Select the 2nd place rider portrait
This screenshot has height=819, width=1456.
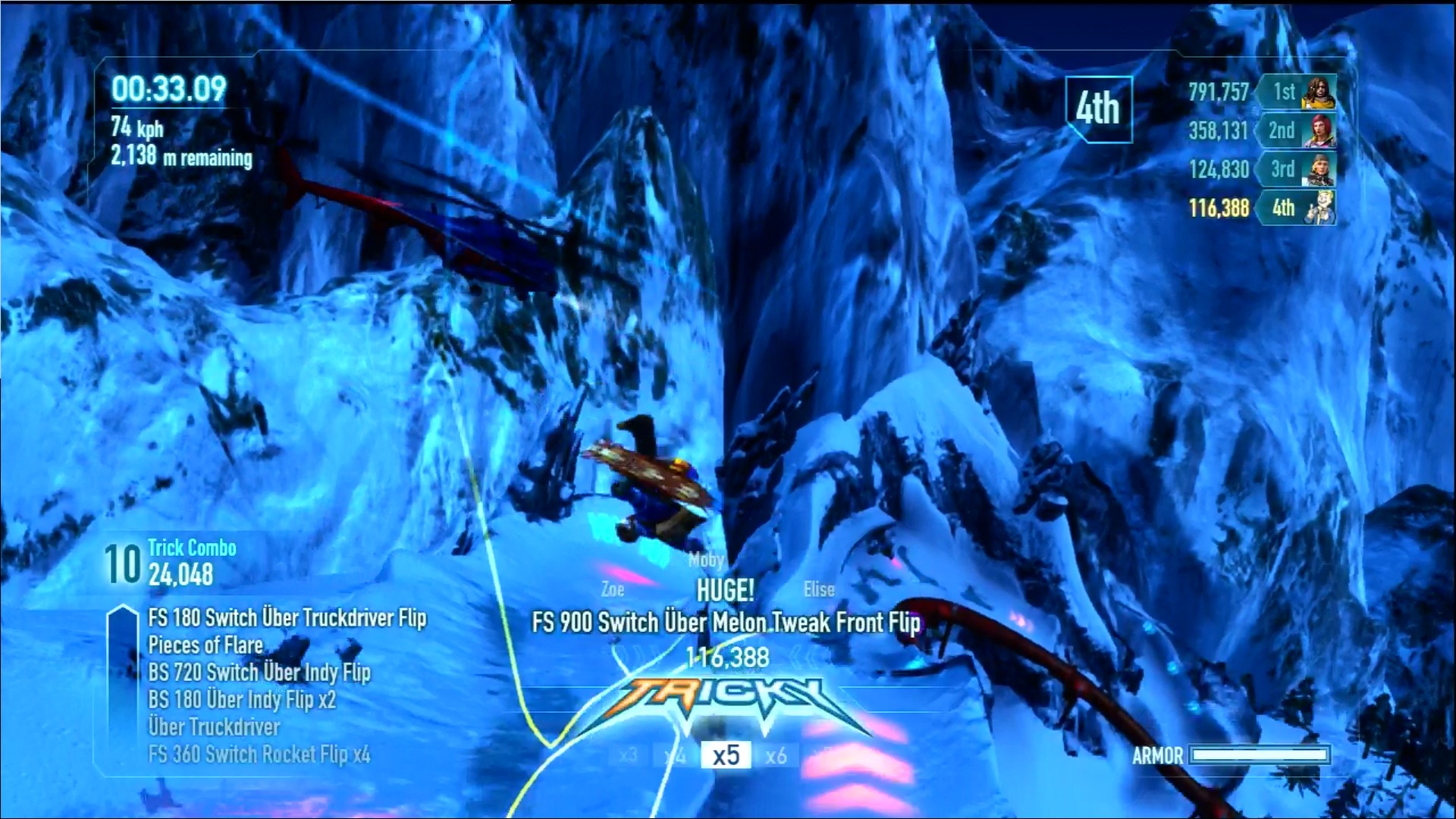point(1319,130)
